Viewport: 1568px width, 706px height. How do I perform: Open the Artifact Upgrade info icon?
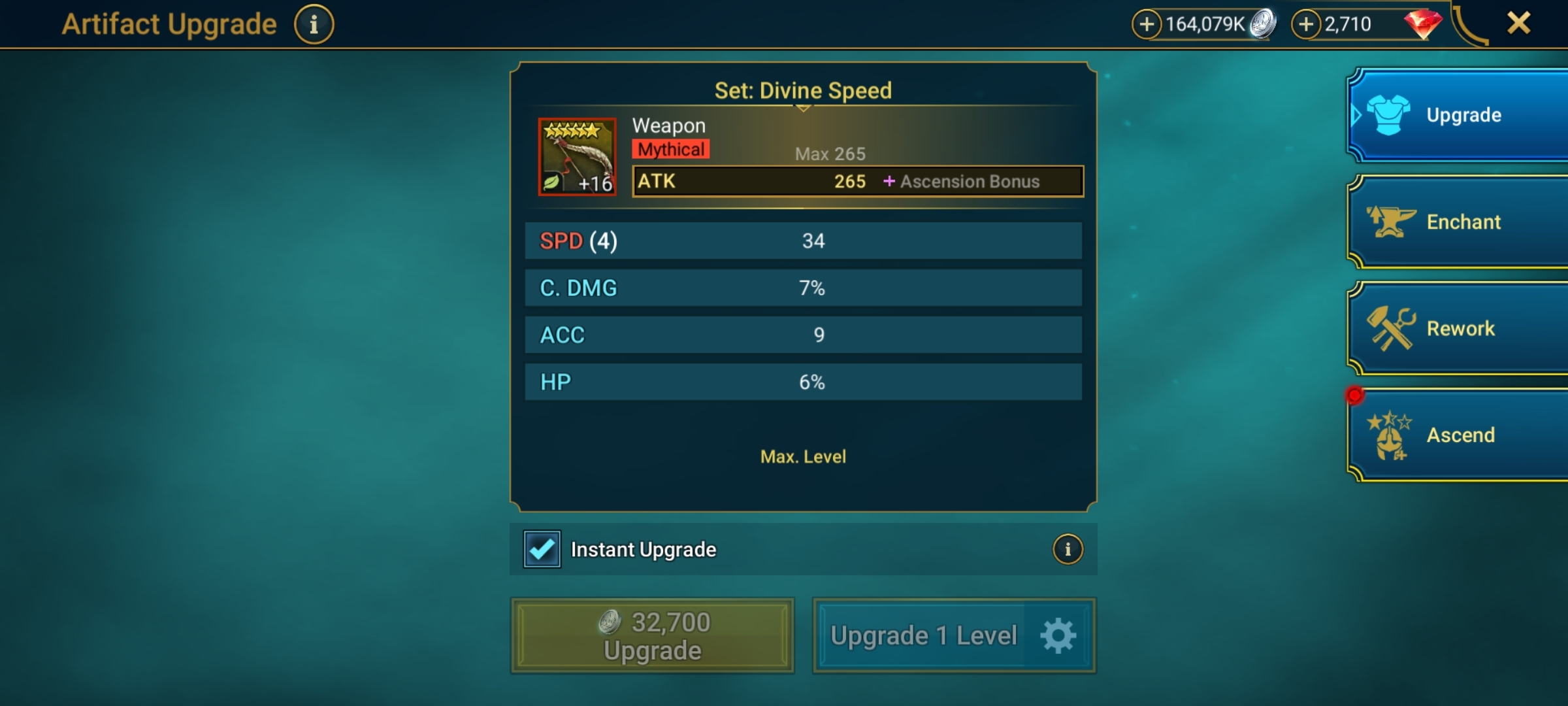(314, 23)
